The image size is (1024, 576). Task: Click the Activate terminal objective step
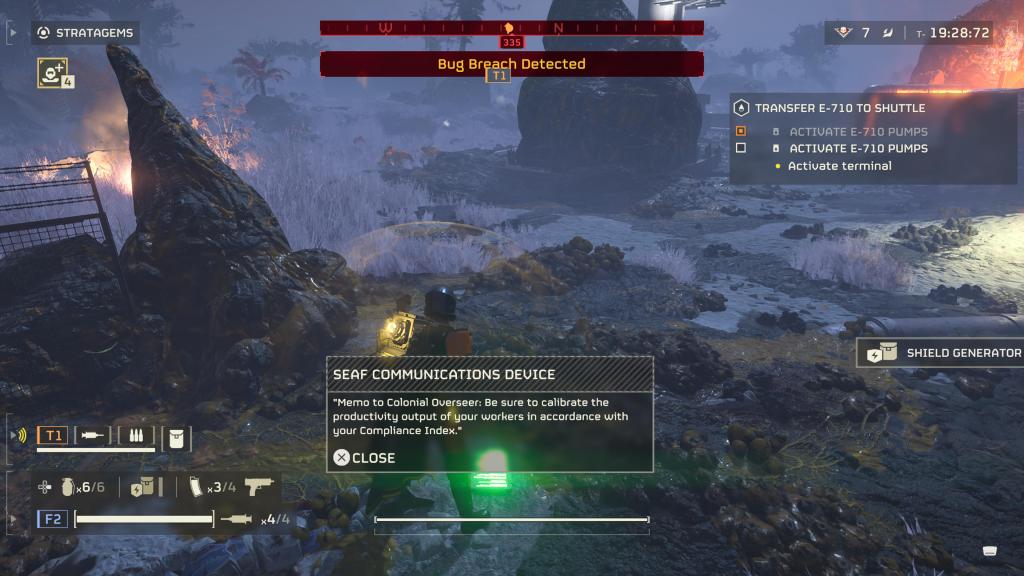click(839, 166)
